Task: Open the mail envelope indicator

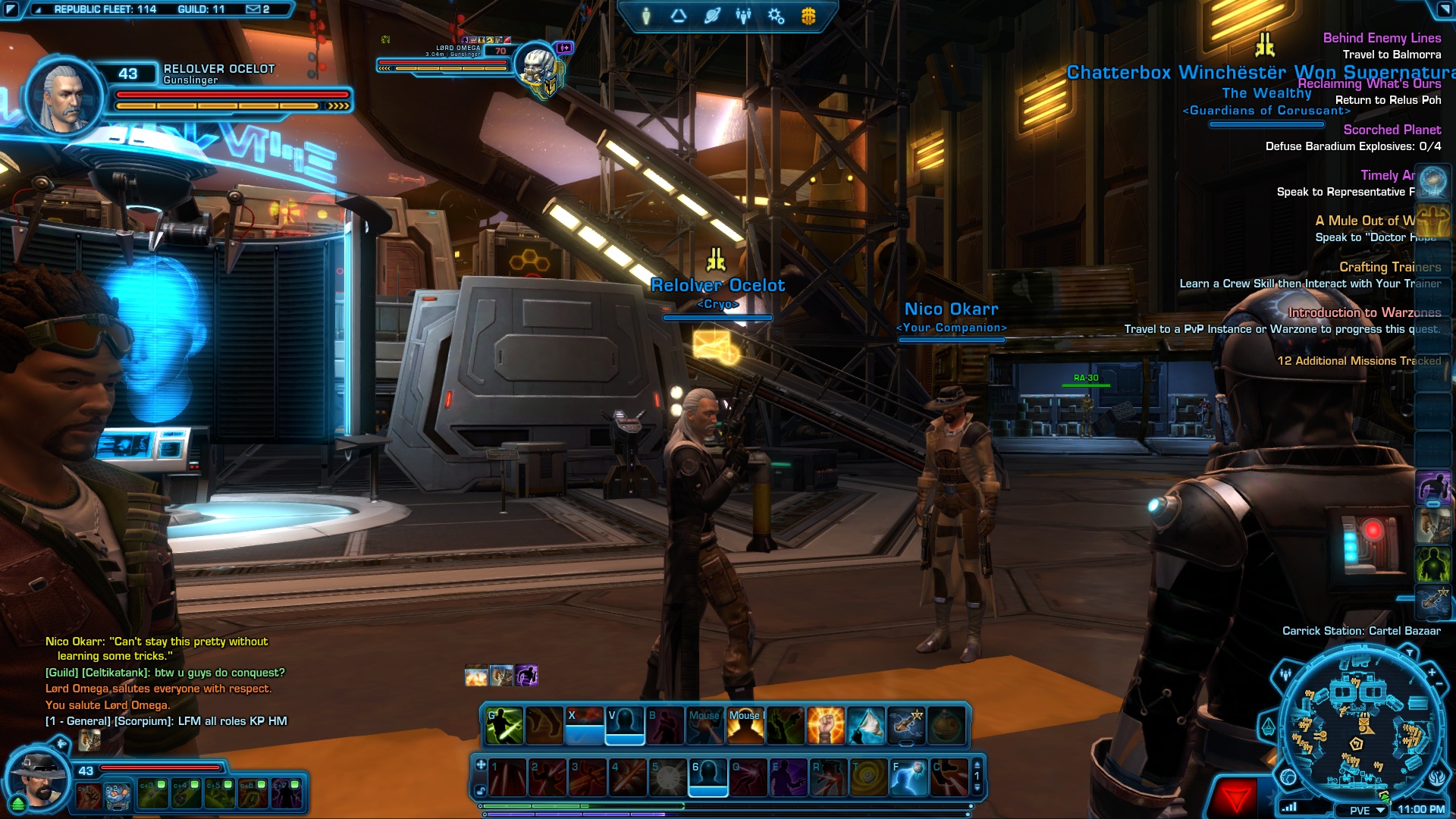Action: tap(254, 9)
